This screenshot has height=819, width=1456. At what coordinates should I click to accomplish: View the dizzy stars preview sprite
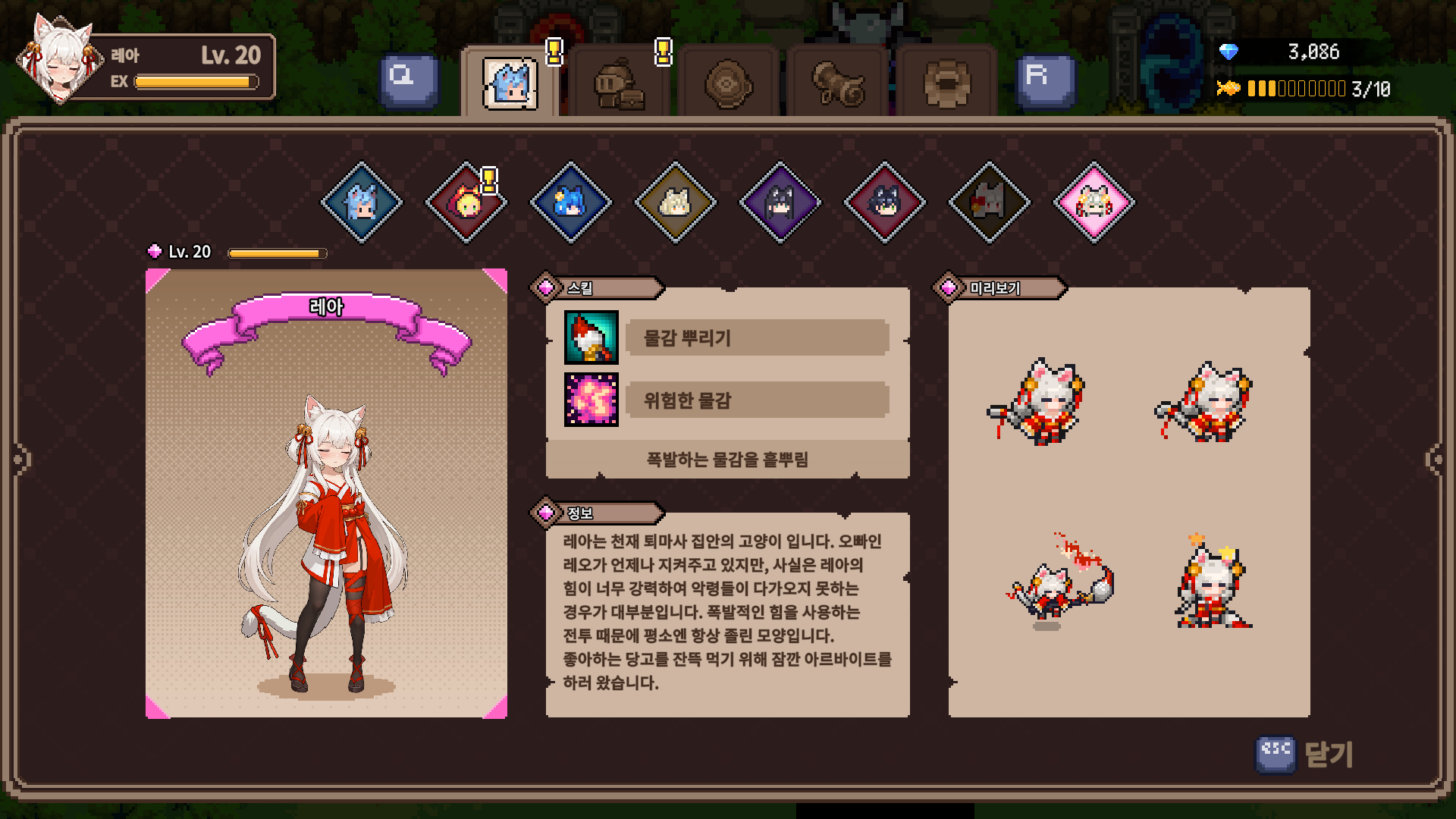(x=1213, y=584)
